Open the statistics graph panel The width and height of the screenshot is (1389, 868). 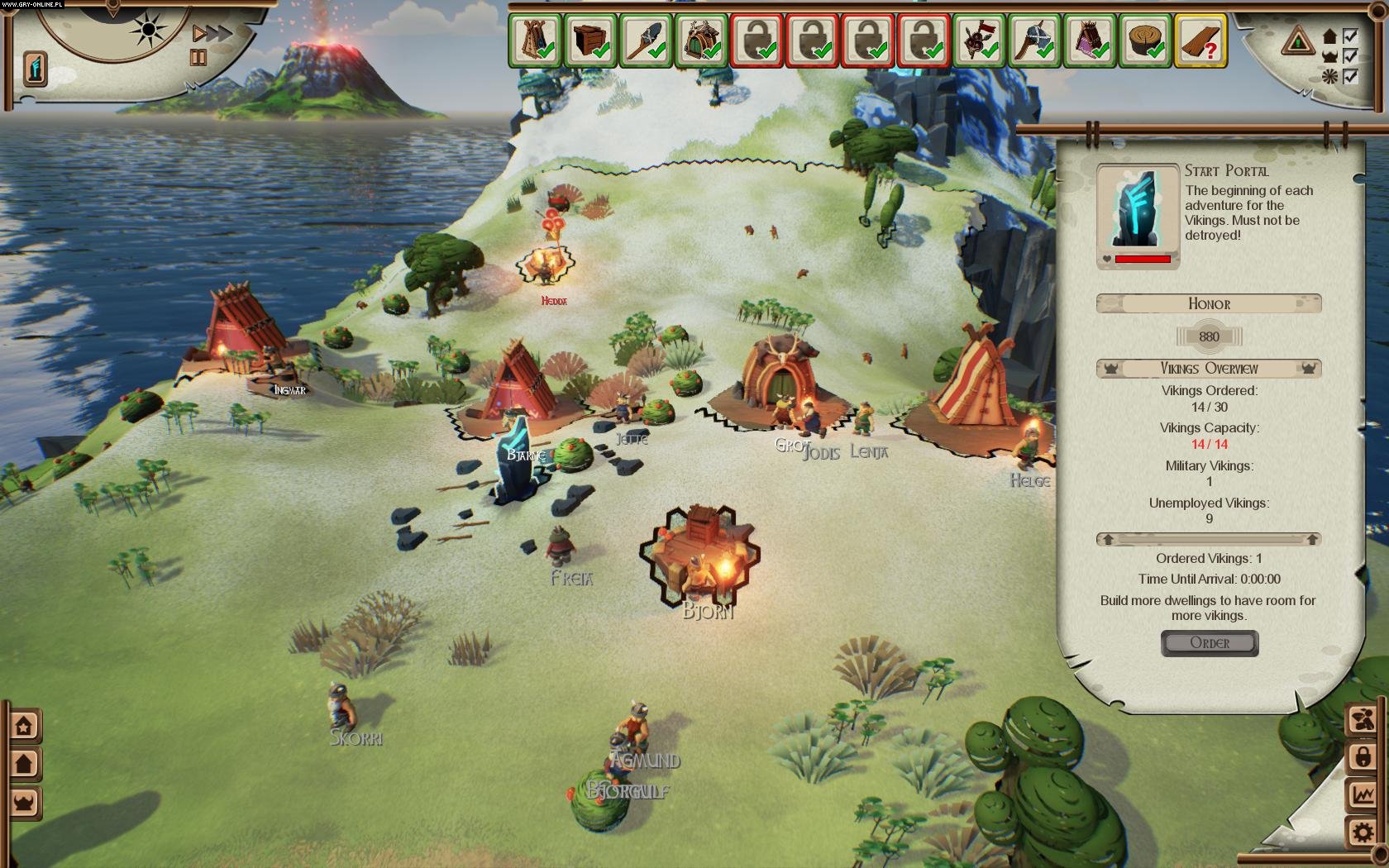1363,794
